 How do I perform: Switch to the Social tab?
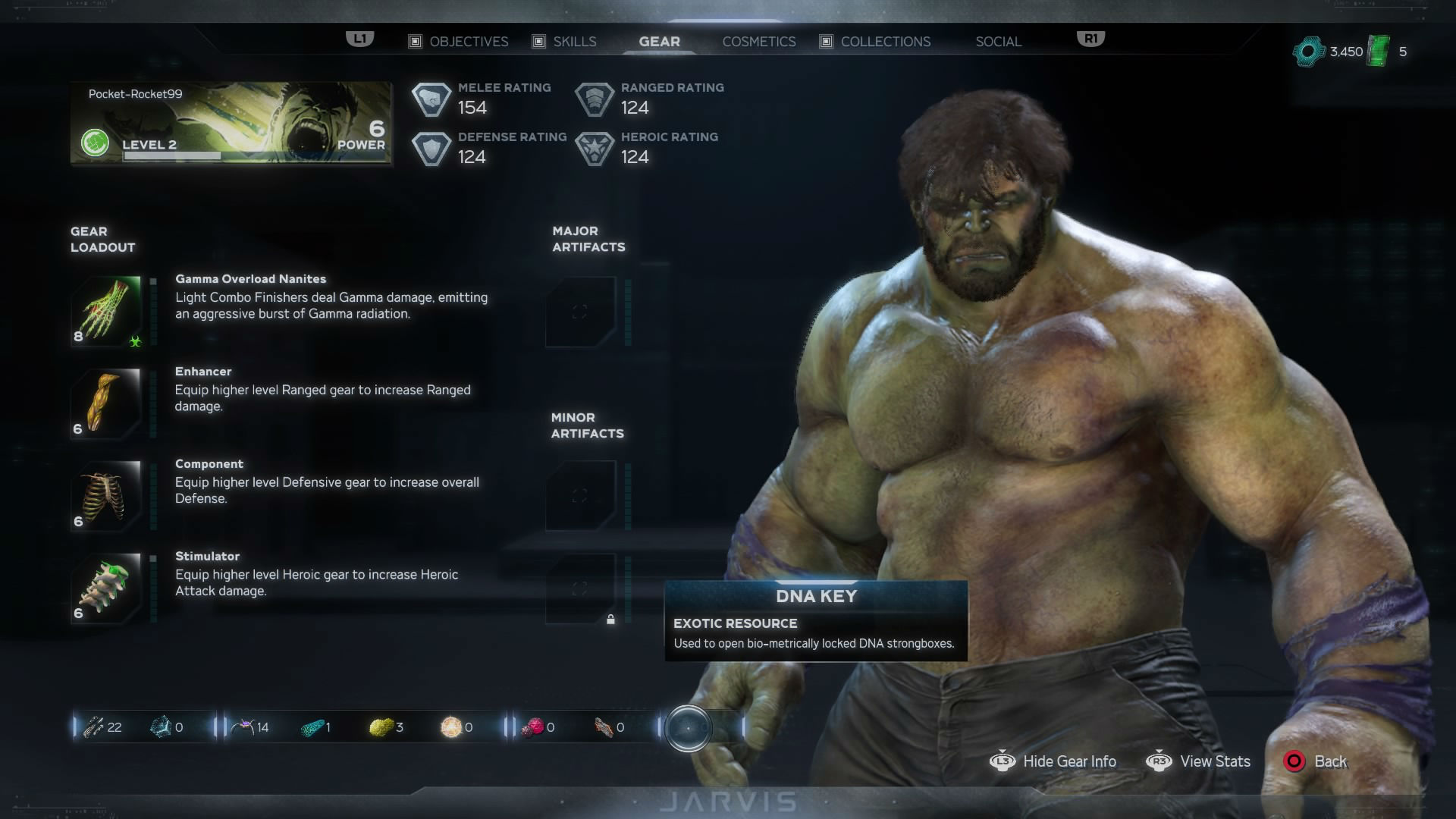coord(998,42)
